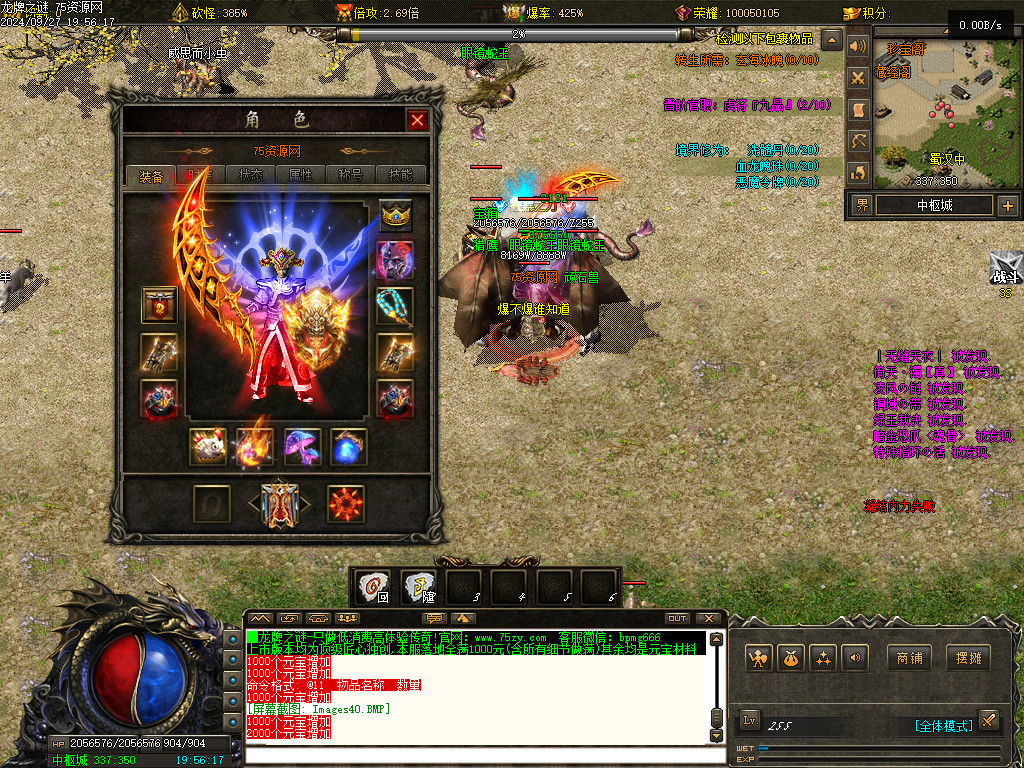This screenshot has height=768, width=1024.
Task: Open the bag icon inventory
Action: [x=791, y=658]
